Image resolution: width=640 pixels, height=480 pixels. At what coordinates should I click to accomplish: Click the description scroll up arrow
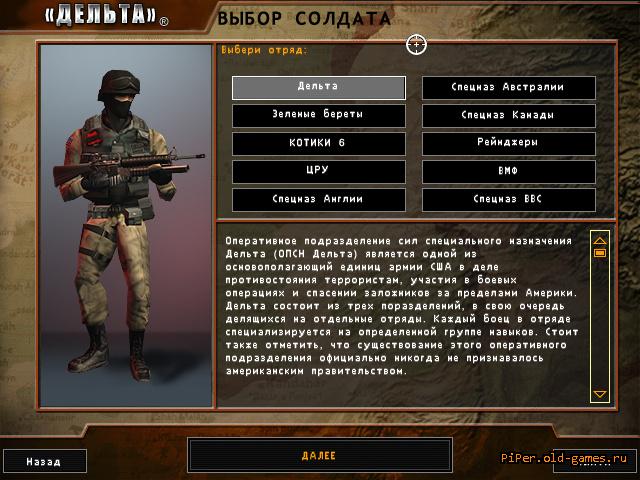pos(600,240)
